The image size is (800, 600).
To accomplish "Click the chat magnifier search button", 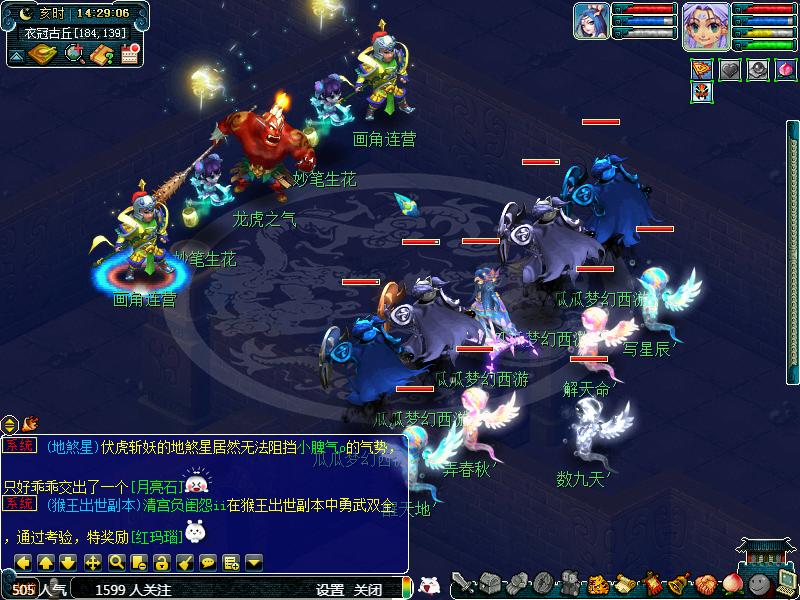I will [116, 562].
